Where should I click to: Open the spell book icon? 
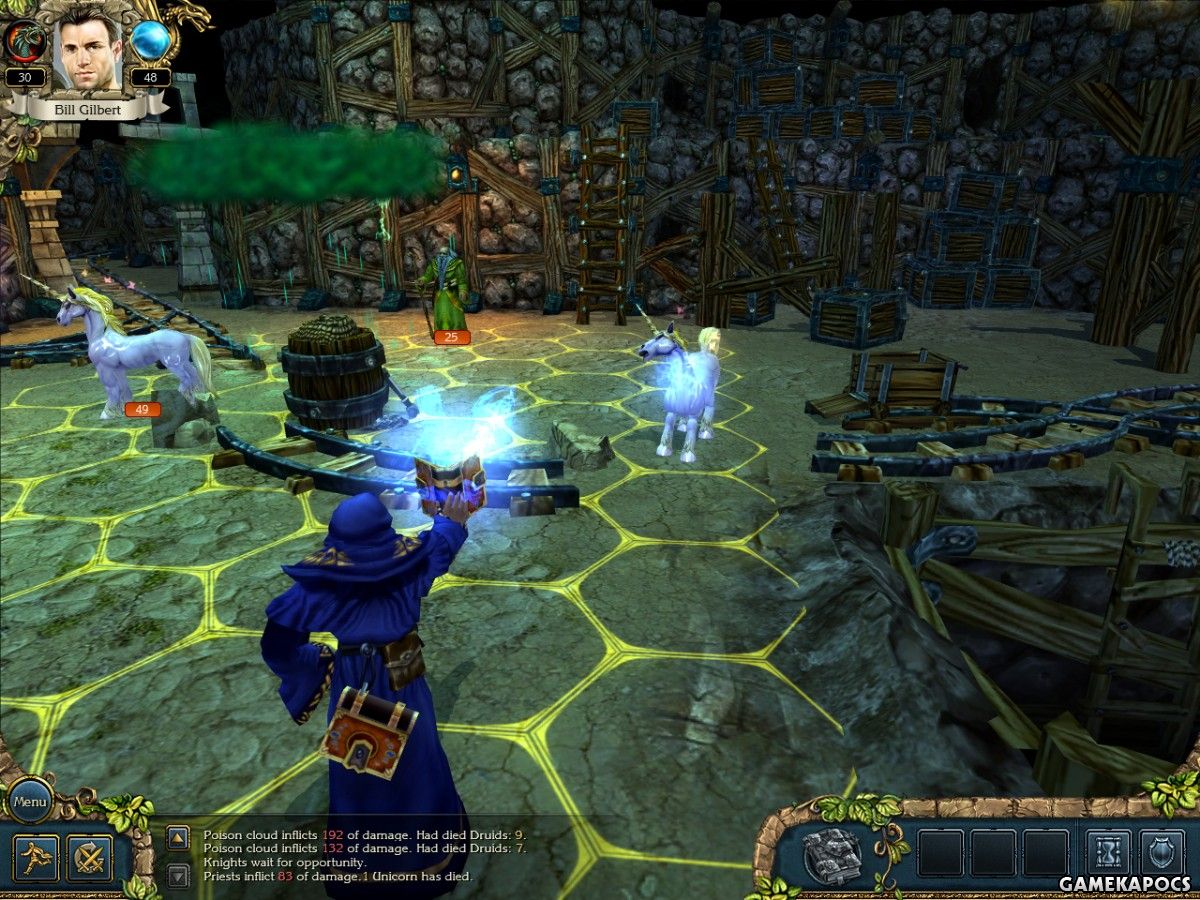click(x=832, y=853)
